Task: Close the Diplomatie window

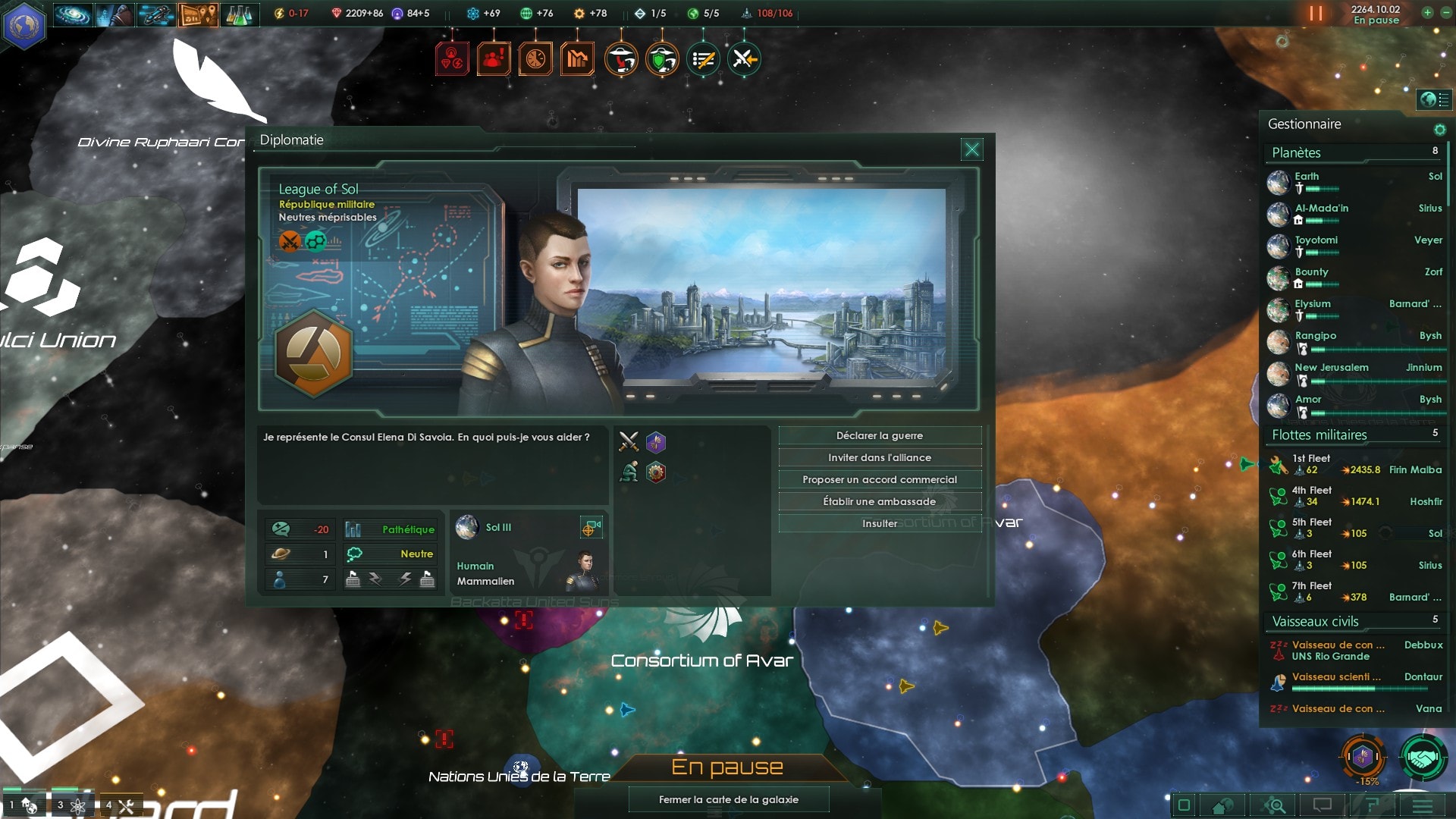Action: [x=971, y=149]
